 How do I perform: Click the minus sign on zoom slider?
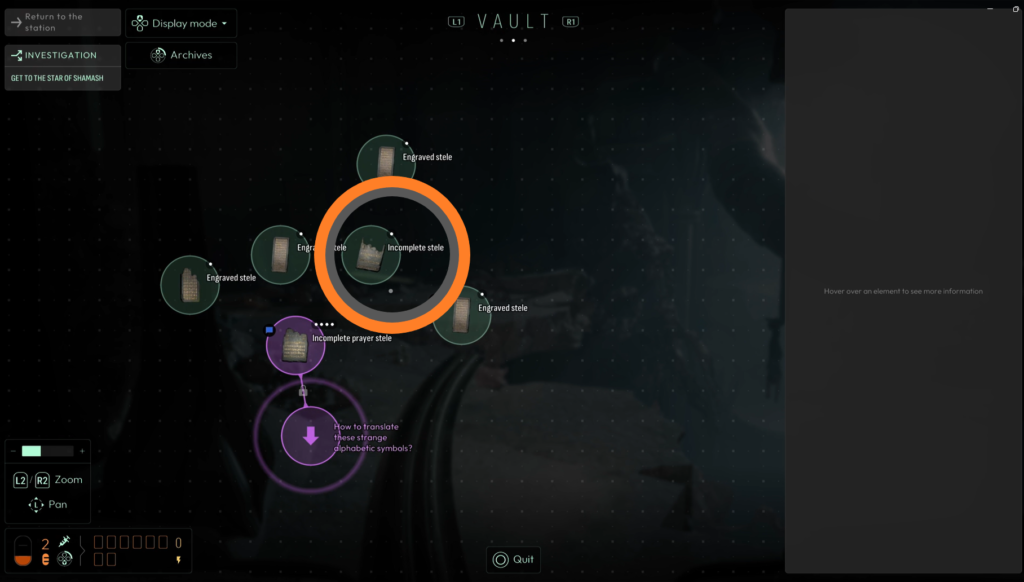[x=14, y=451]
